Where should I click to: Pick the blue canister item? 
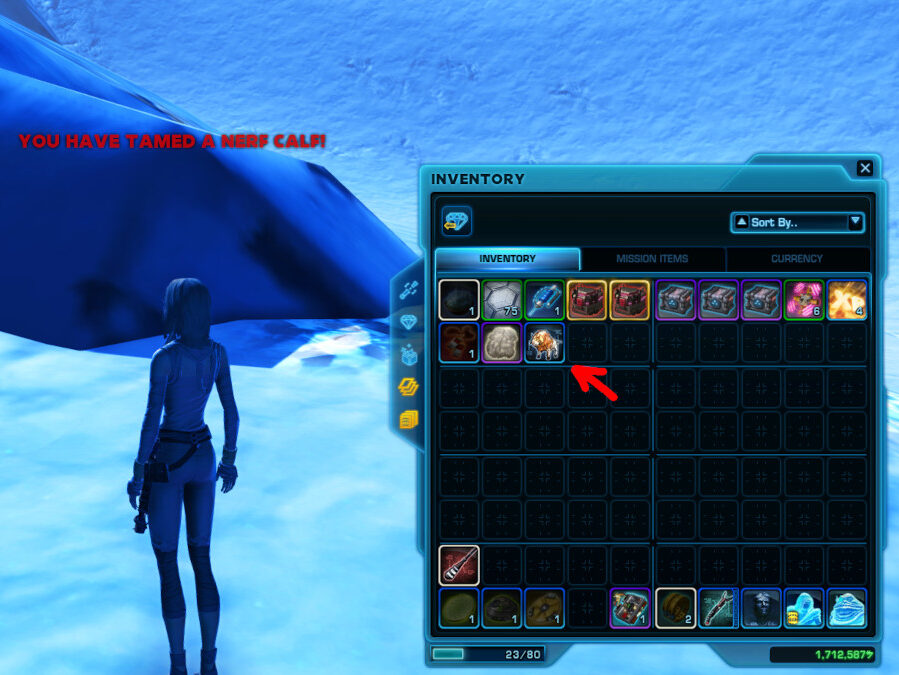click(545, 299)
